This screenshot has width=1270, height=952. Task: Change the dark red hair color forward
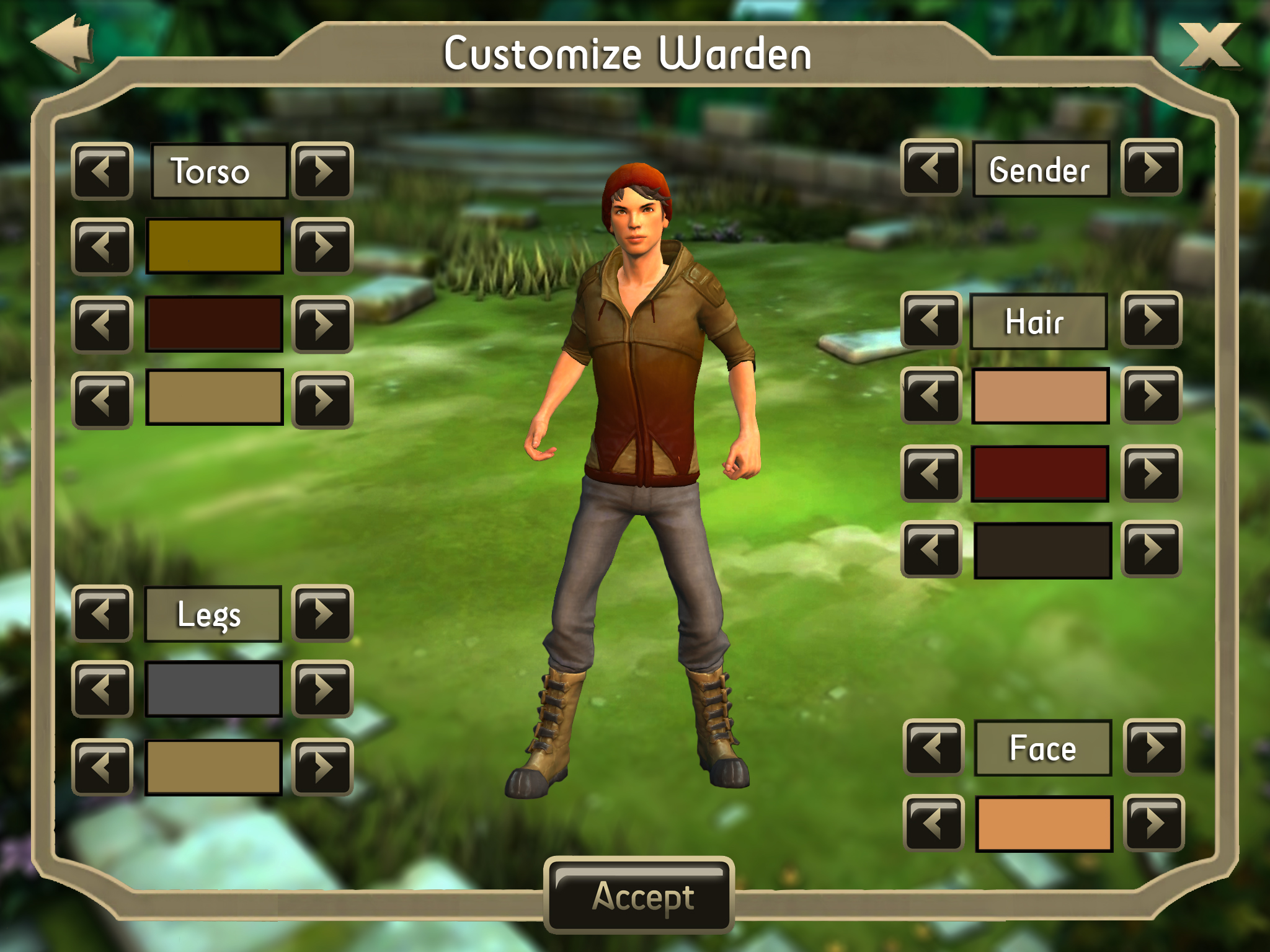[x=1152, y=474]
